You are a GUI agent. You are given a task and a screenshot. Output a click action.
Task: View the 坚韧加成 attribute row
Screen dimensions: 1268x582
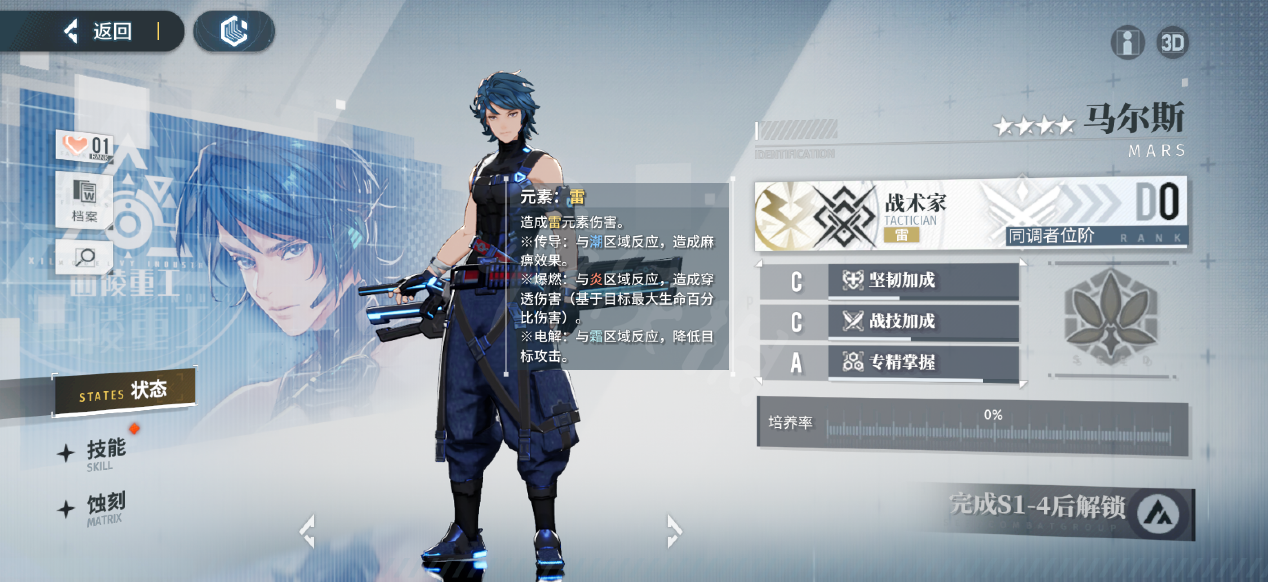pyautogui.click(x=889, y=281)
